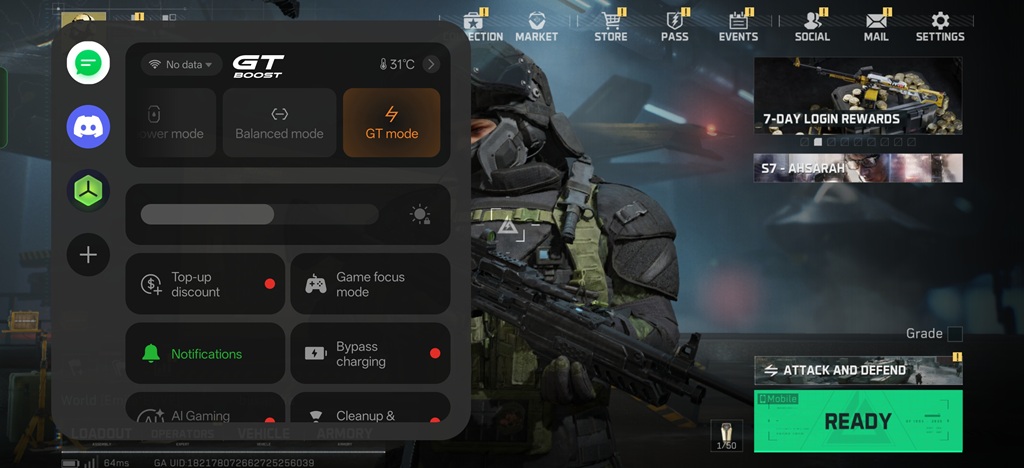This screenshot has width=1024, height=468.
Task: Activate GT mode in the overlay
Action: pyautogui.click(x=391, y=123)
